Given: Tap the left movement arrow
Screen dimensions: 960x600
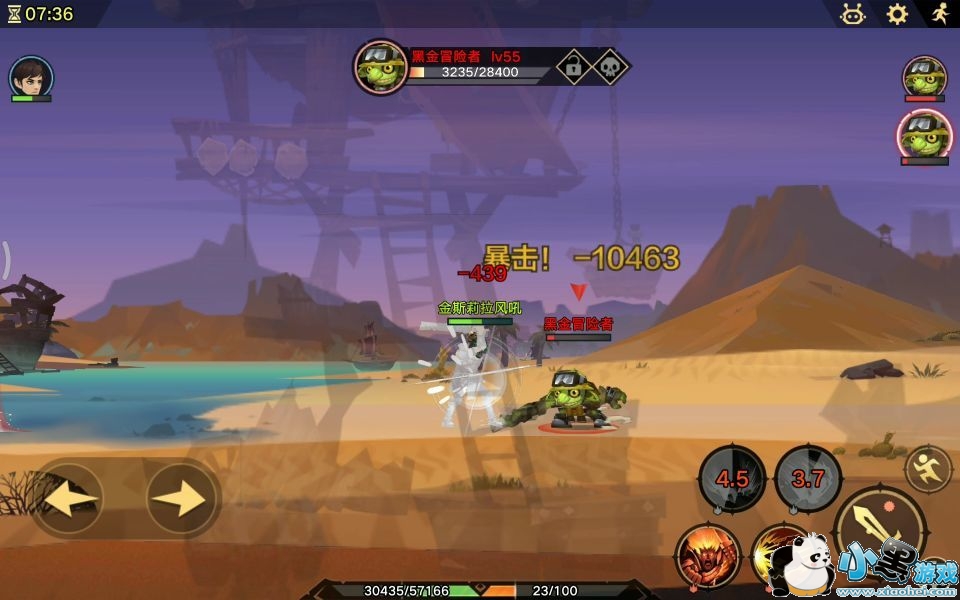Looking at the screenshot, I should (69, 497).
